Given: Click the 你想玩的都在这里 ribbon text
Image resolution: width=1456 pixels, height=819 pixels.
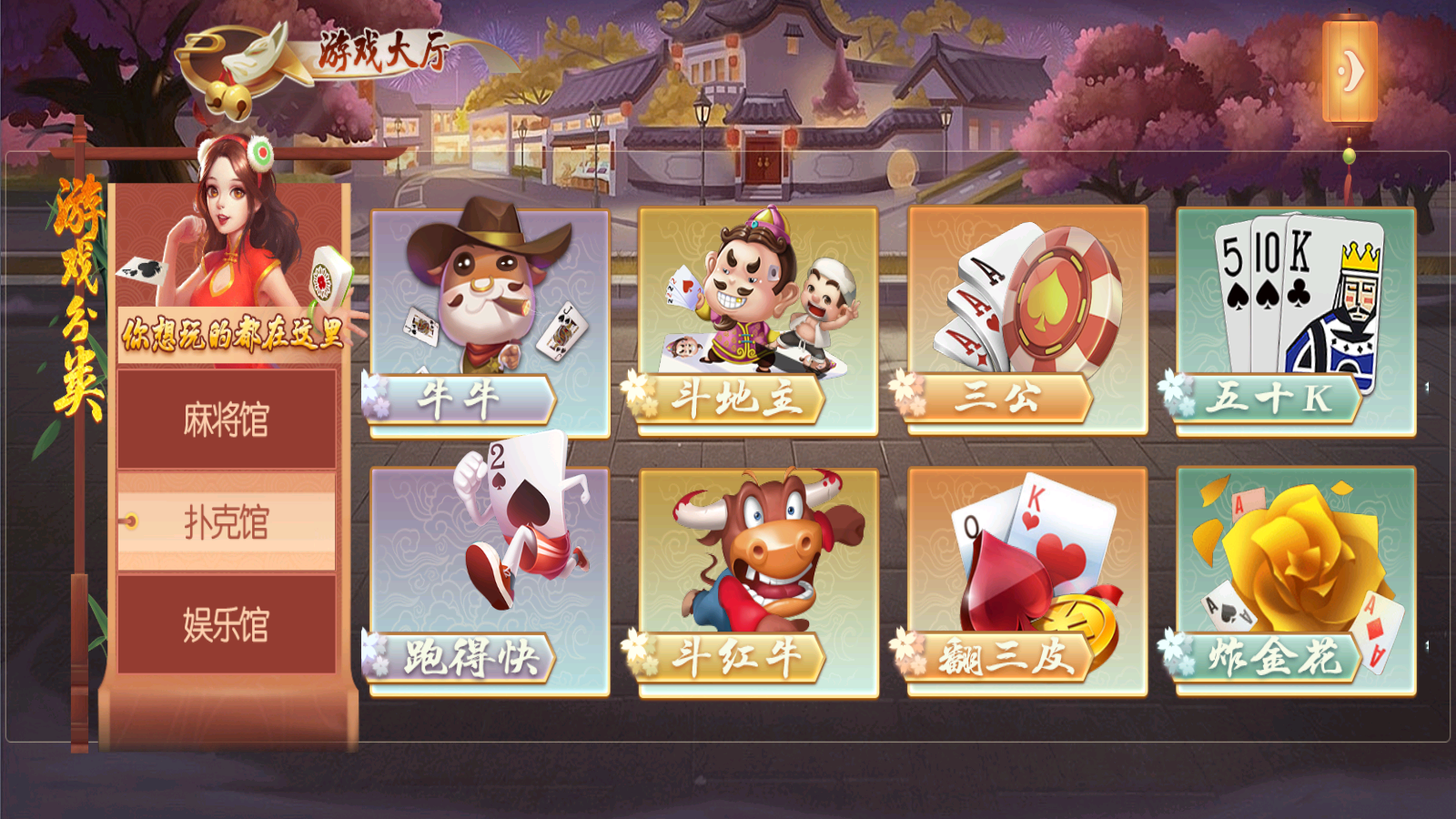Looking at the screenshot, I should tap(230, 335).
